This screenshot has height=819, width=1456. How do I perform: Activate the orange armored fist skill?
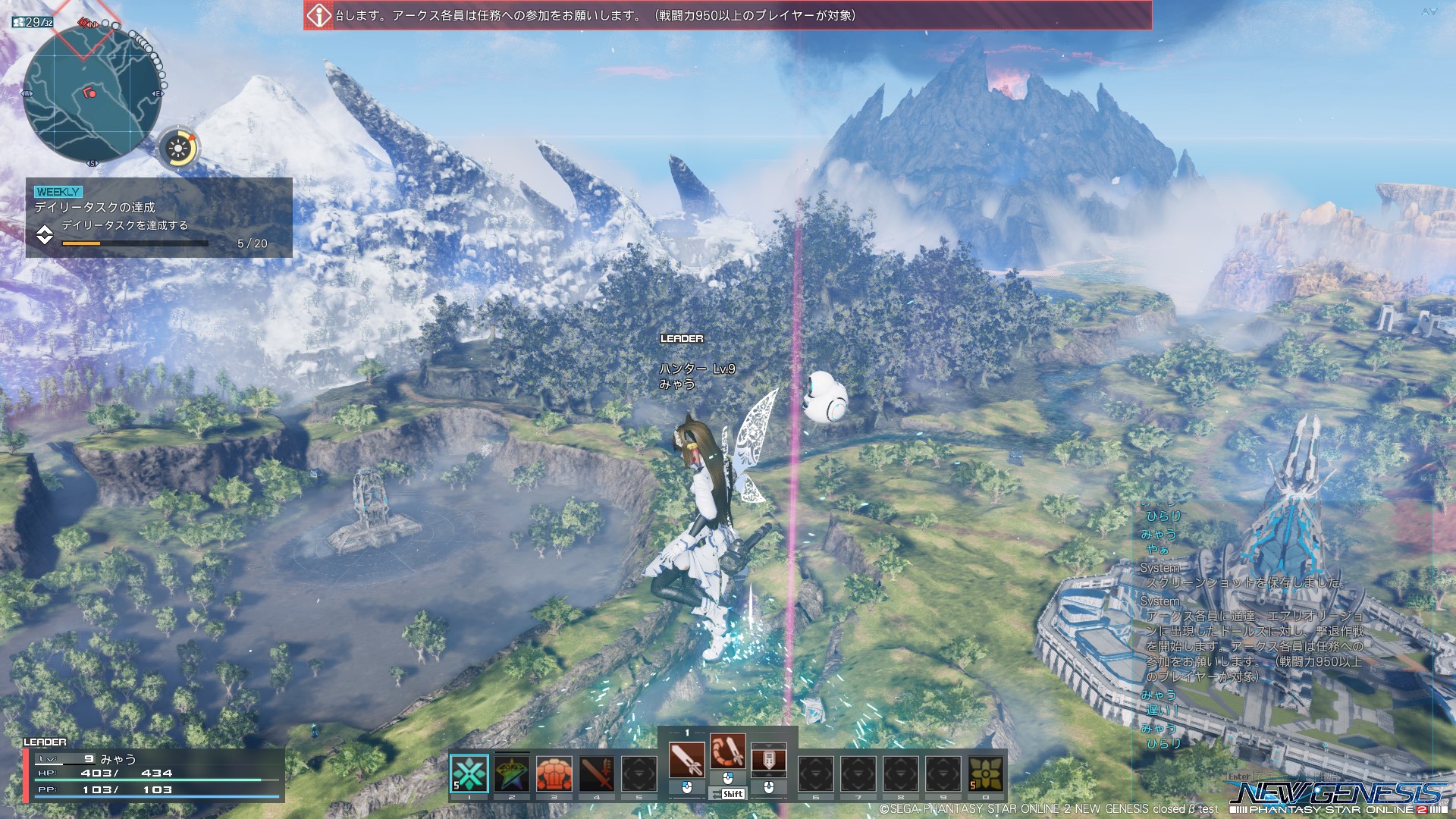[x=554, y=773]
